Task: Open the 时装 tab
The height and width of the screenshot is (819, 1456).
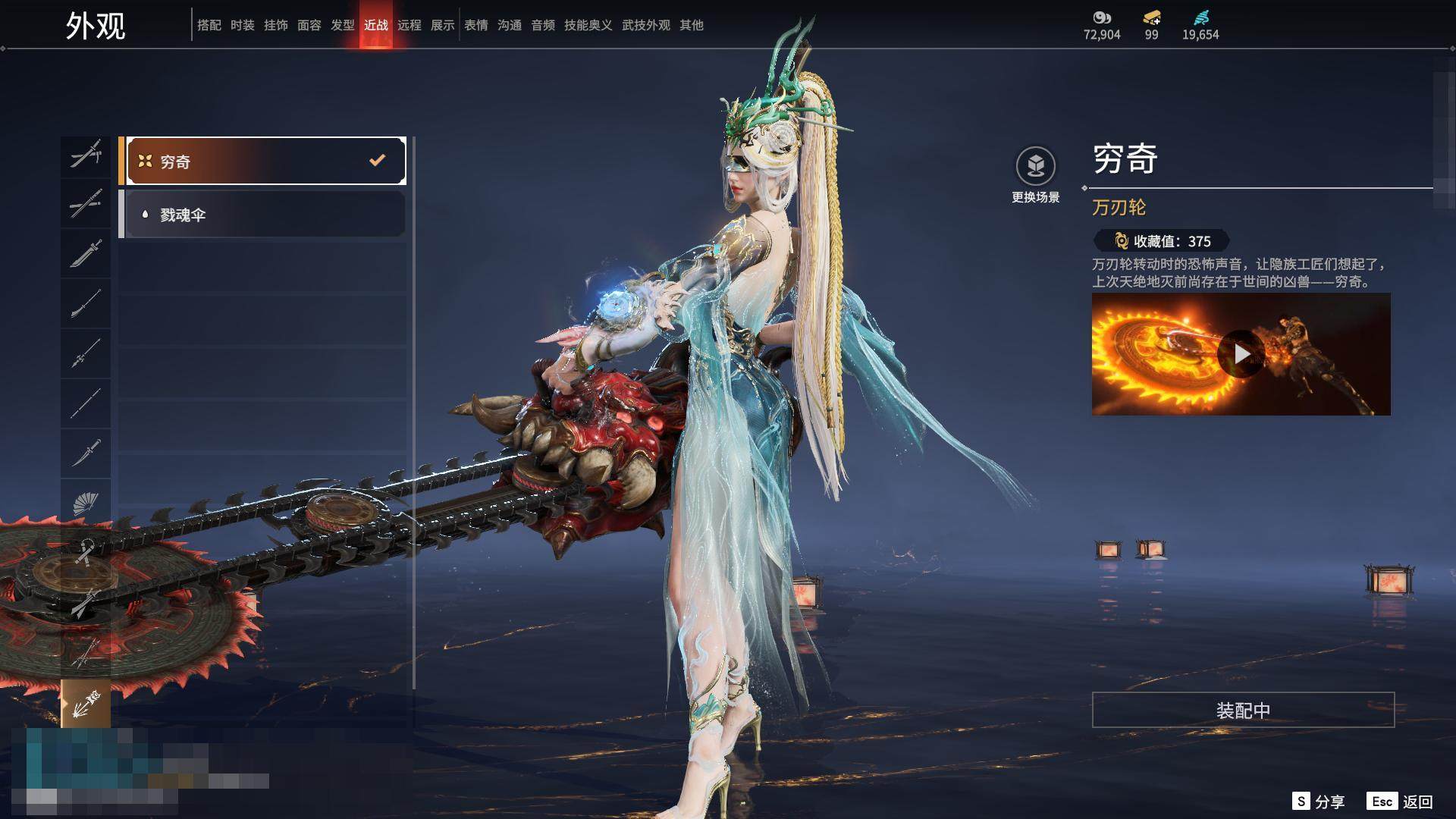Action: (243, 25)
